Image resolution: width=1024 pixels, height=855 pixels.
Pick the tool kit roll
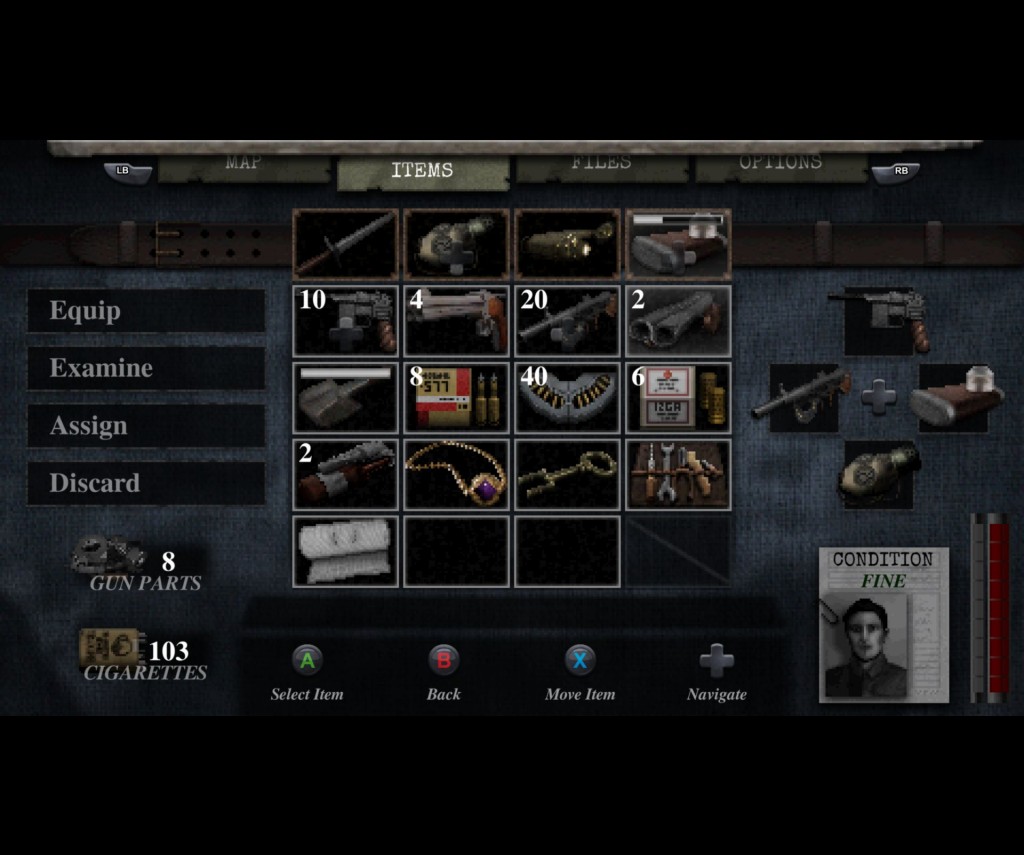(x=678, y=475)
